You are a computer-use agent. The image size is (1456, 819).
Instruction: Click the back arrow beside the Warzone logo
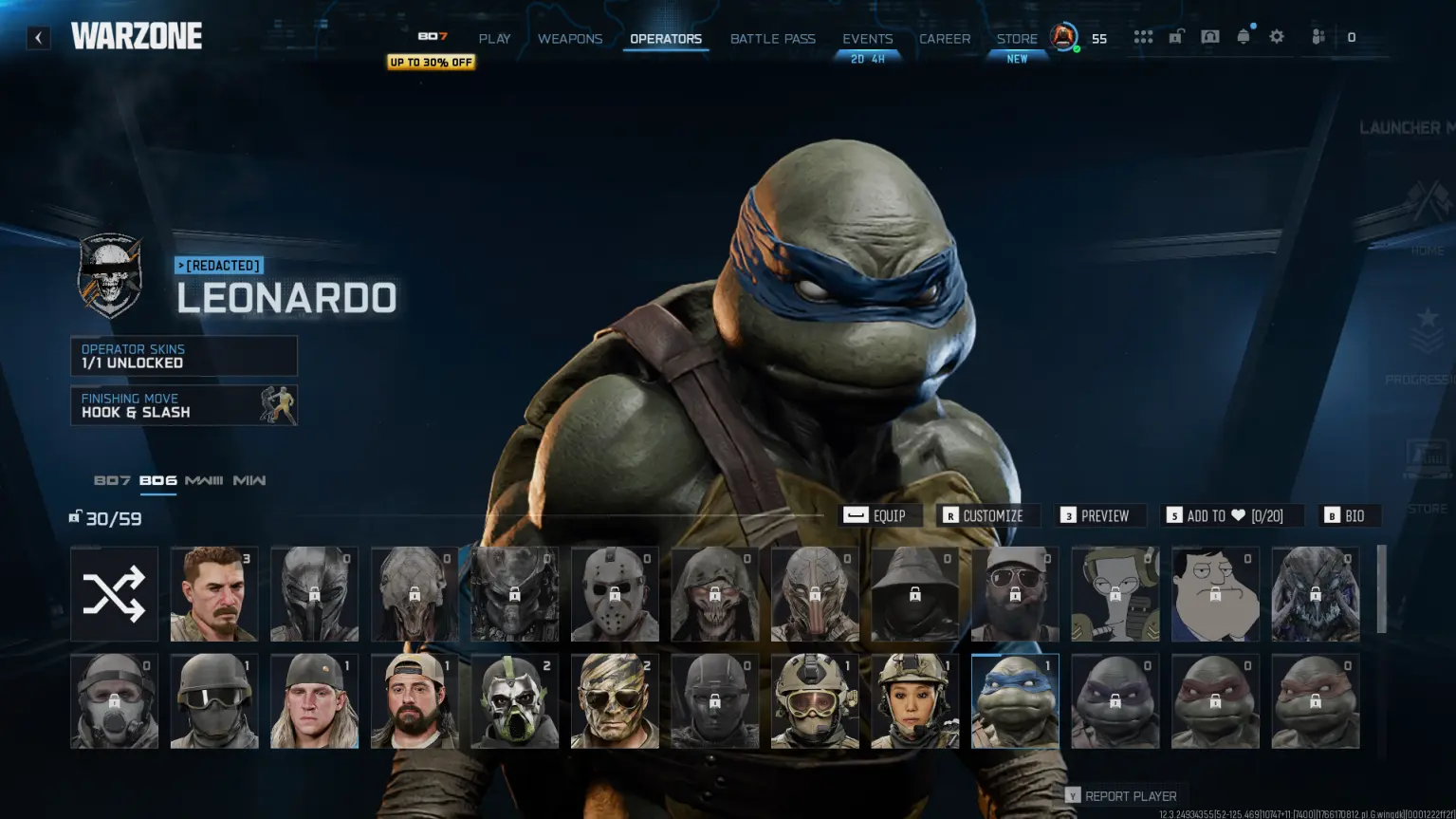point(37,37)
